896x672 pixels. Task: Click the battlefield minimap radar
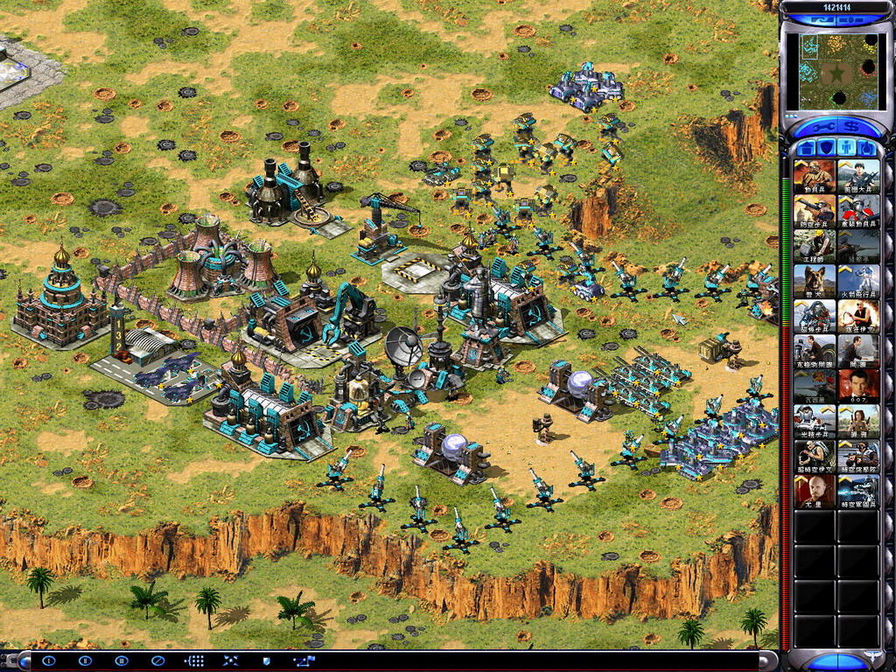point(836,72)
